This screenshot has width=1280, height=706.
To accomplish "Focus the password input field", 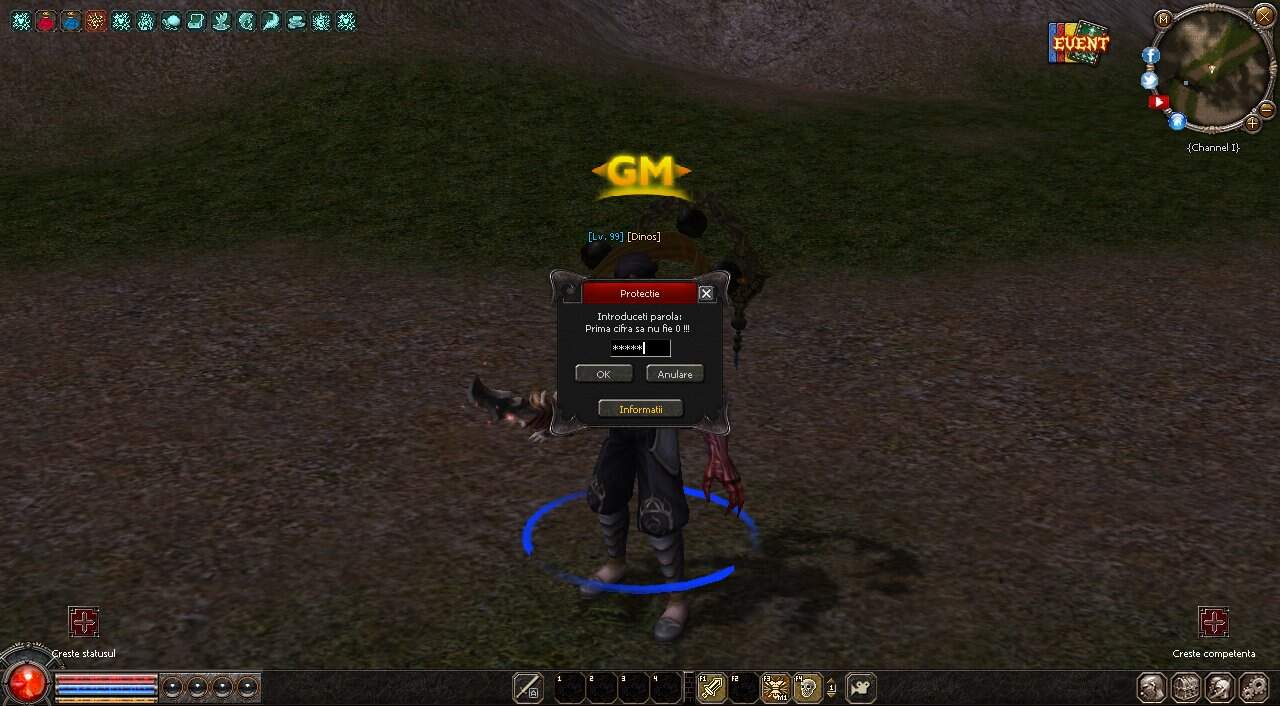I will [x=640, y=348].
